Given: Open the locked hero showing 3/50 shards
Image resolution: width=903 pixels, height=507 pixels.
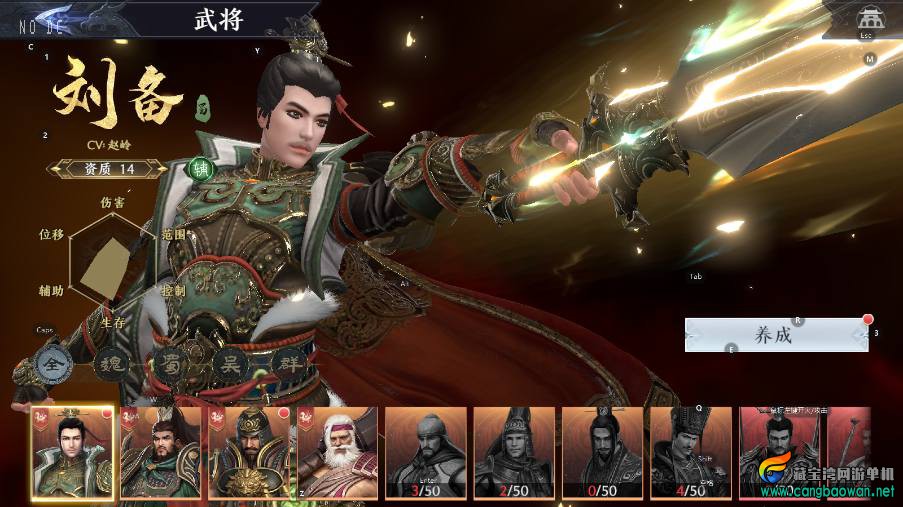Looking at the screenshot, I should pyautogui.click(x=427, y=452).
